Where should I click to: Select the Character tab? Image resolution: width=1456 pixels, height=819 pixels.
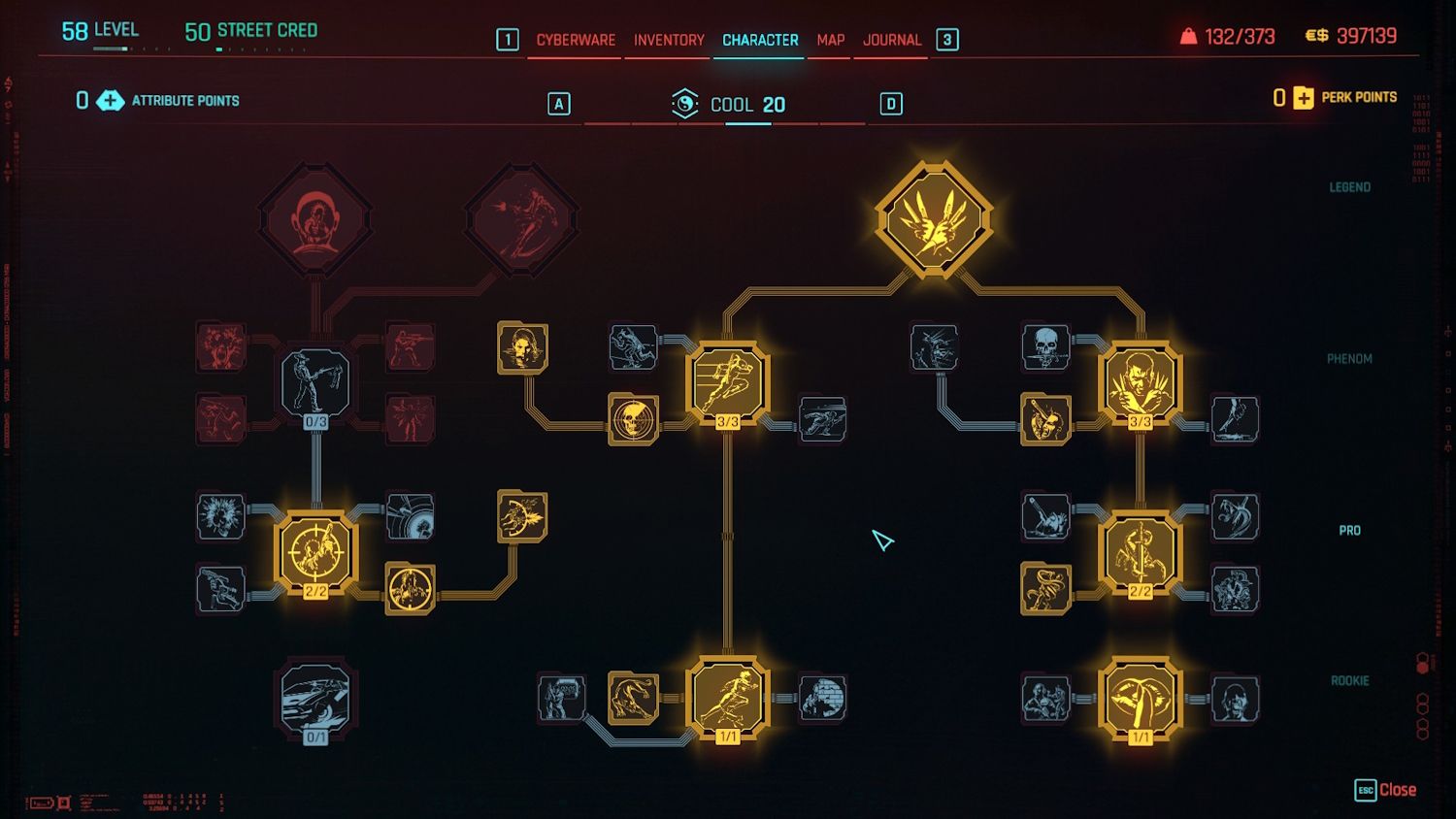click(x=760, y=40)
